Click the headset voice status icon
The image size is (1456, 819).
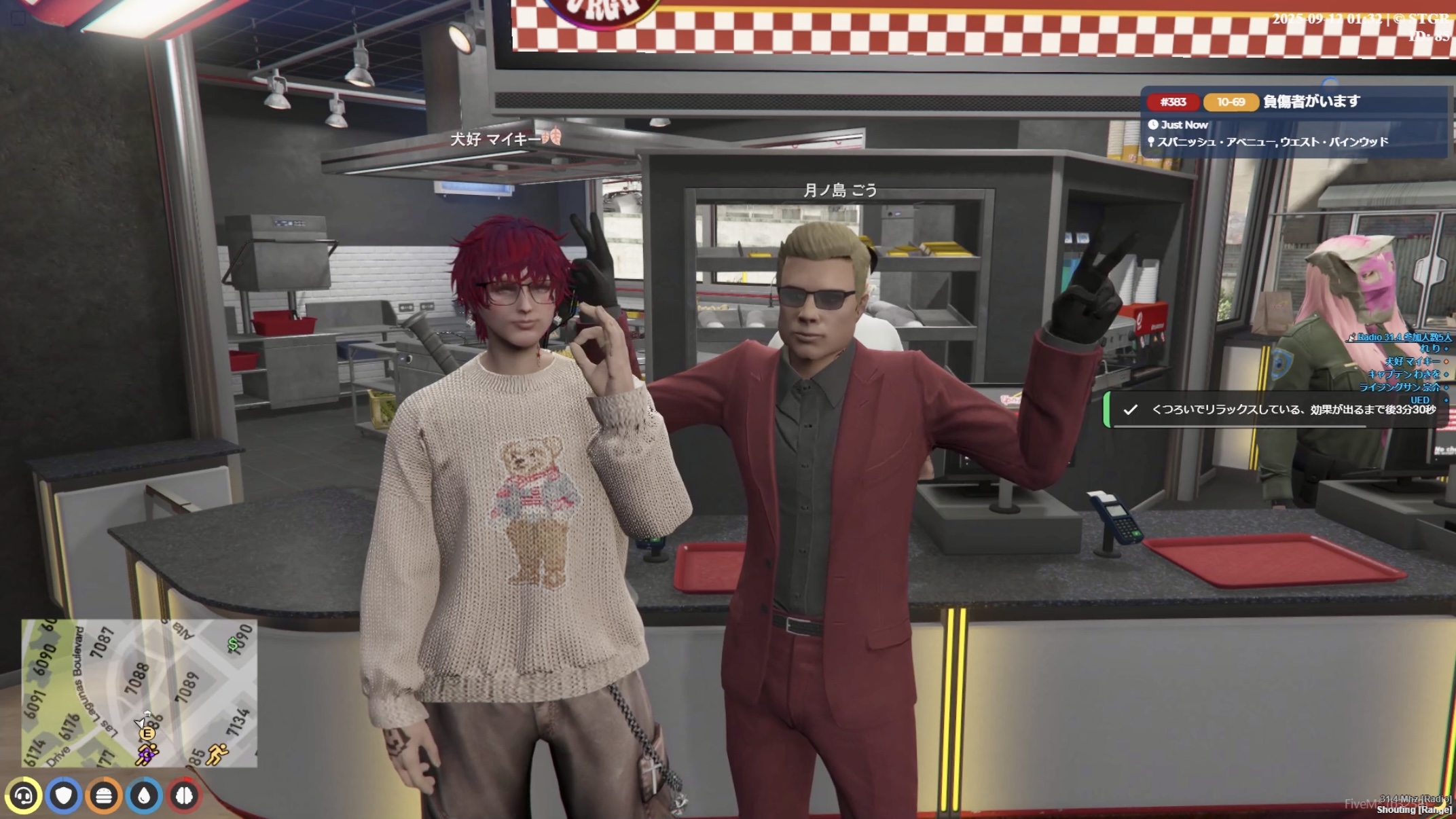point(24,795)
